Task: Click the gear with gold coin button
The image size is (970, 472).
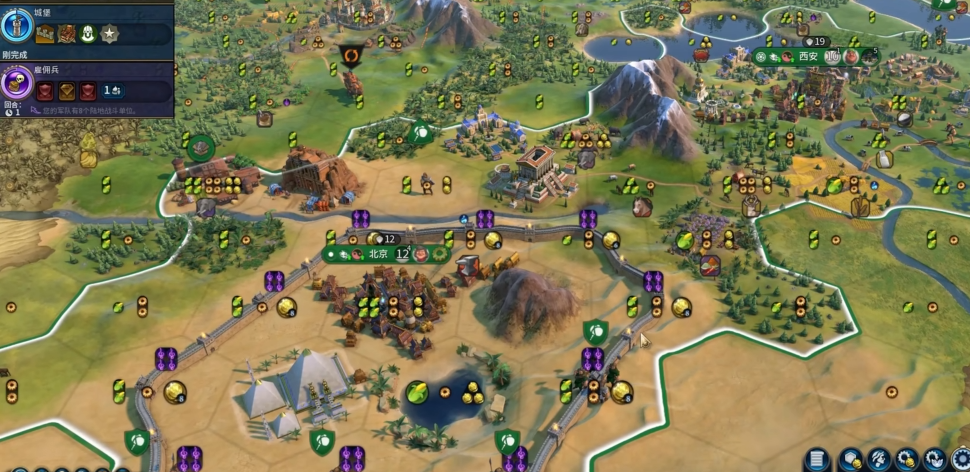Action: coord(907,461)
